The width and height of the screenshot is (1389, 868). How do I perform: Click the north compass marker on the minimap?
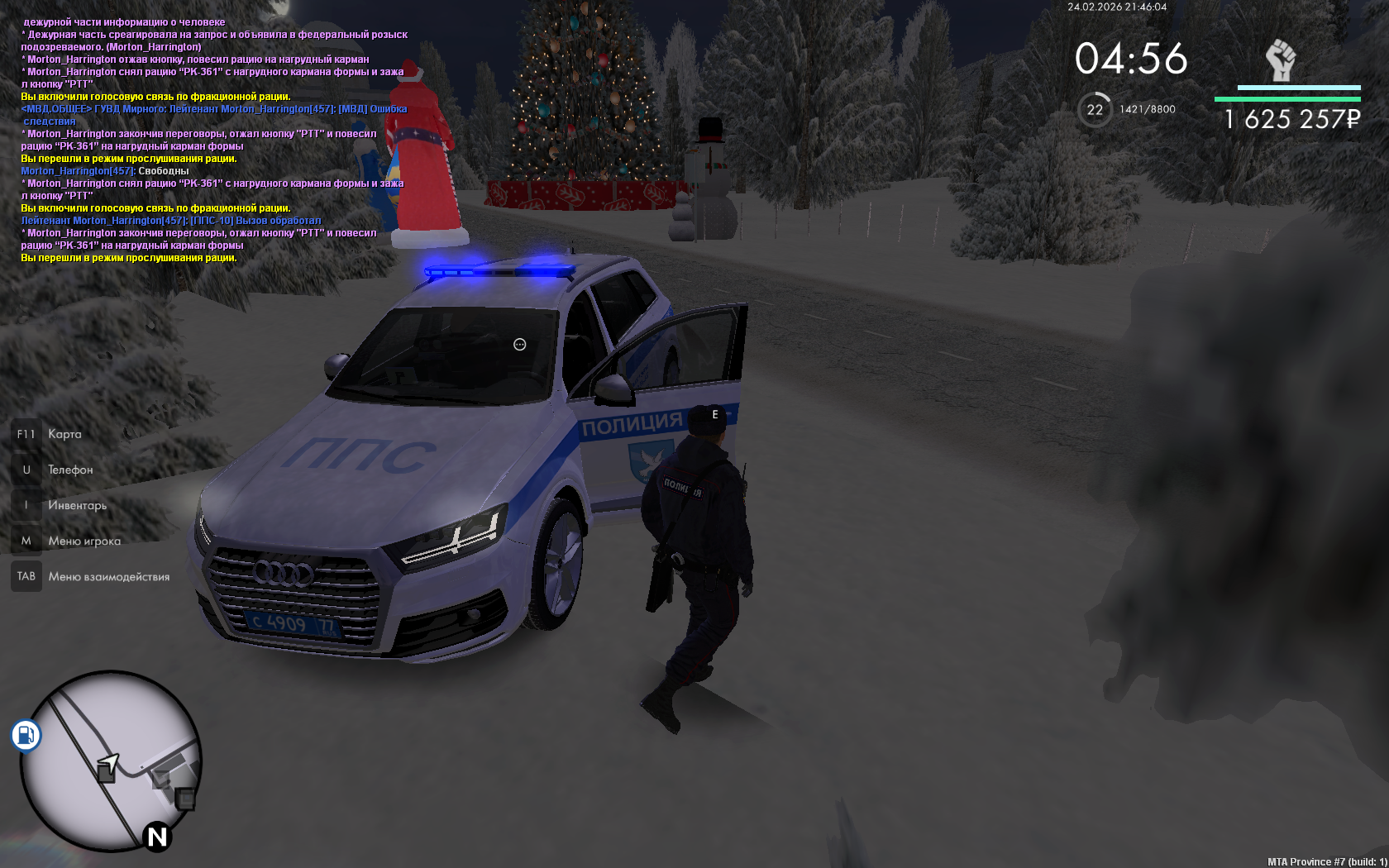pos(157,837)
